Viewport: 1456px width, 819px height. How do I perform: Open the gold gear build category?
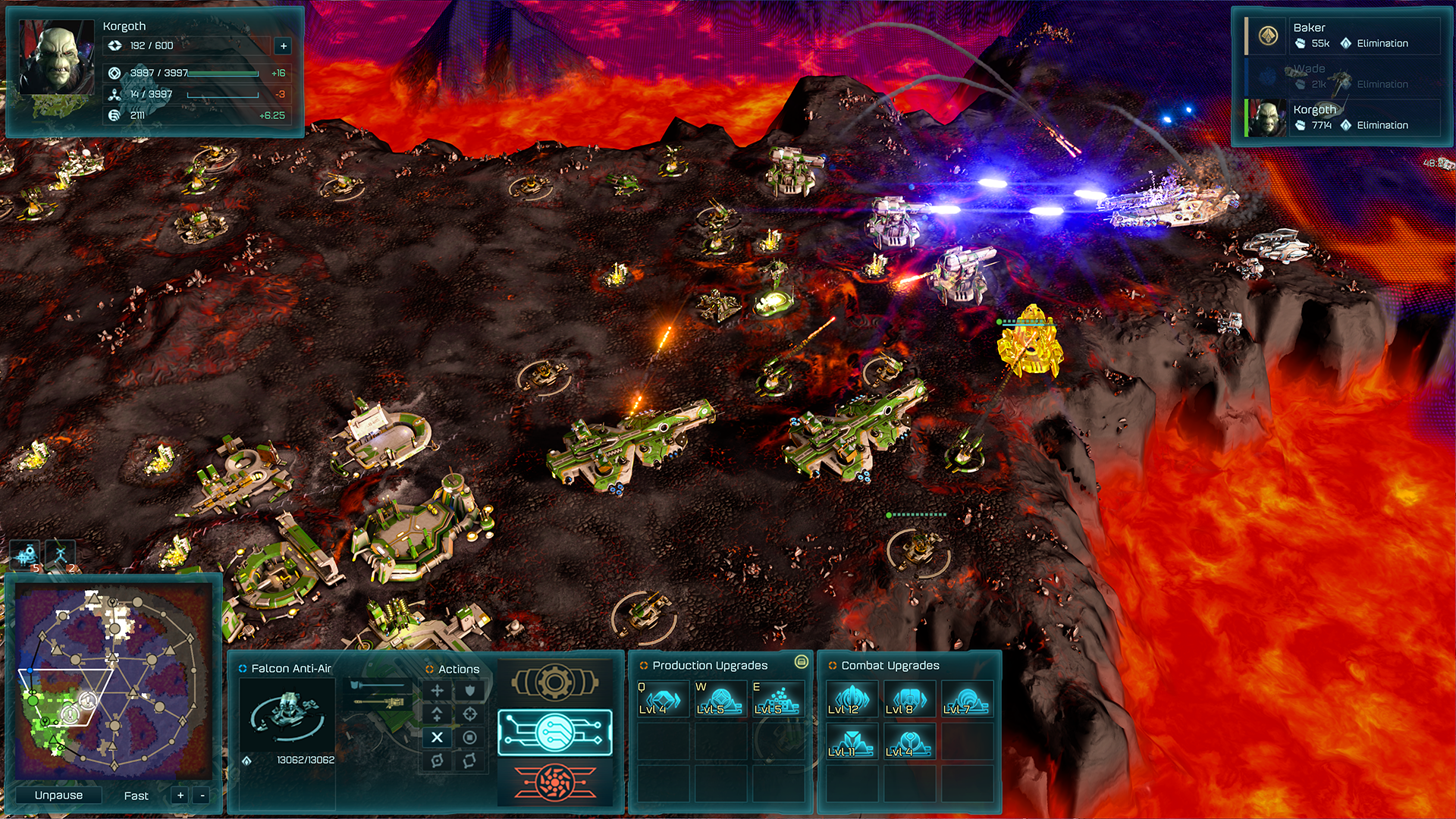pos(554,682)
